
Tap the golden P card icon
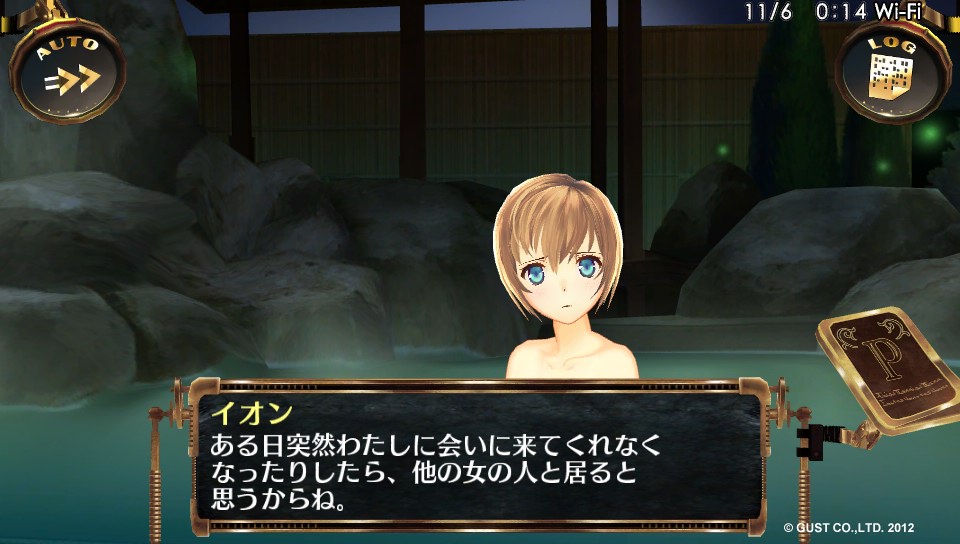pos(885,368)
